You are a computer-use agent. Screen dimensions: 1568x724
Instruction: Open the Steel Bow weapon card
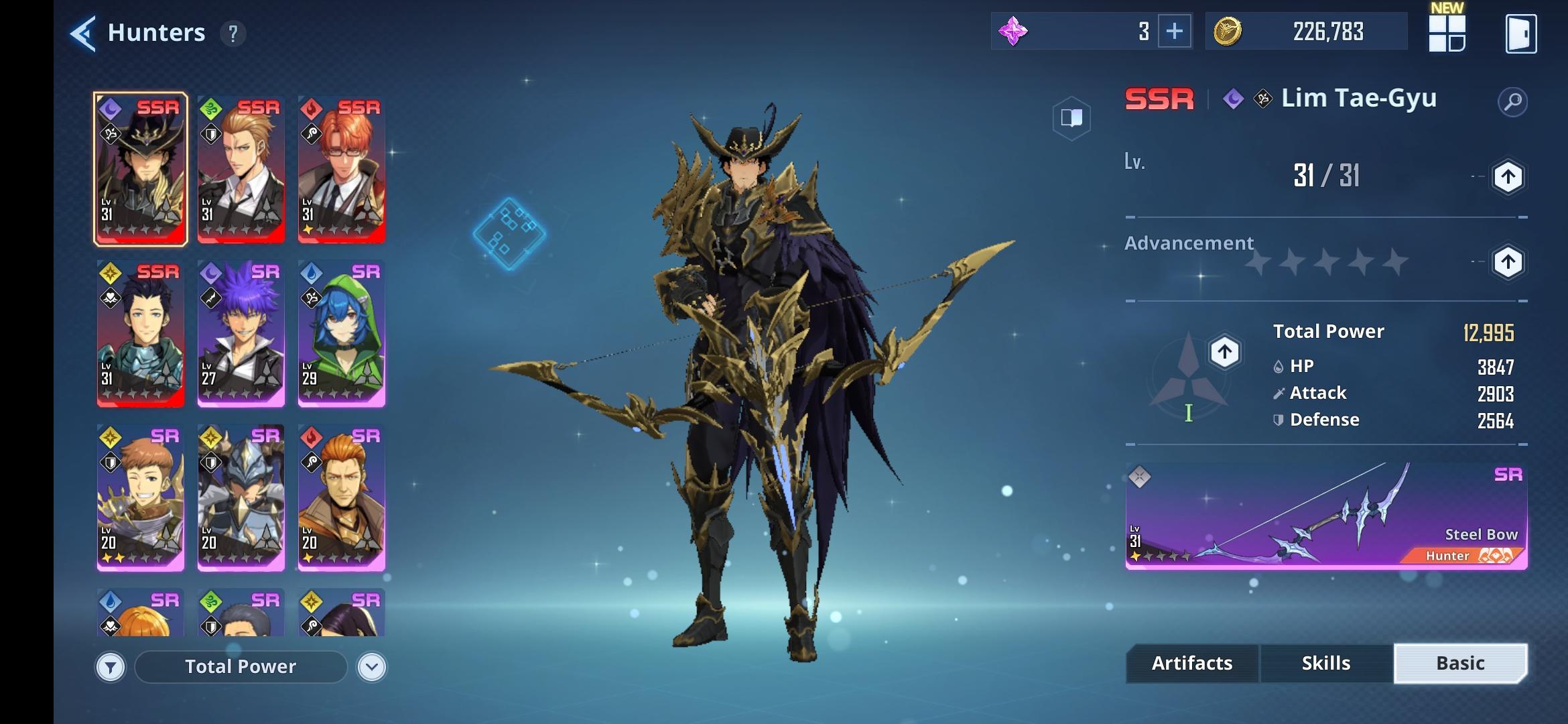(1325, 516)
